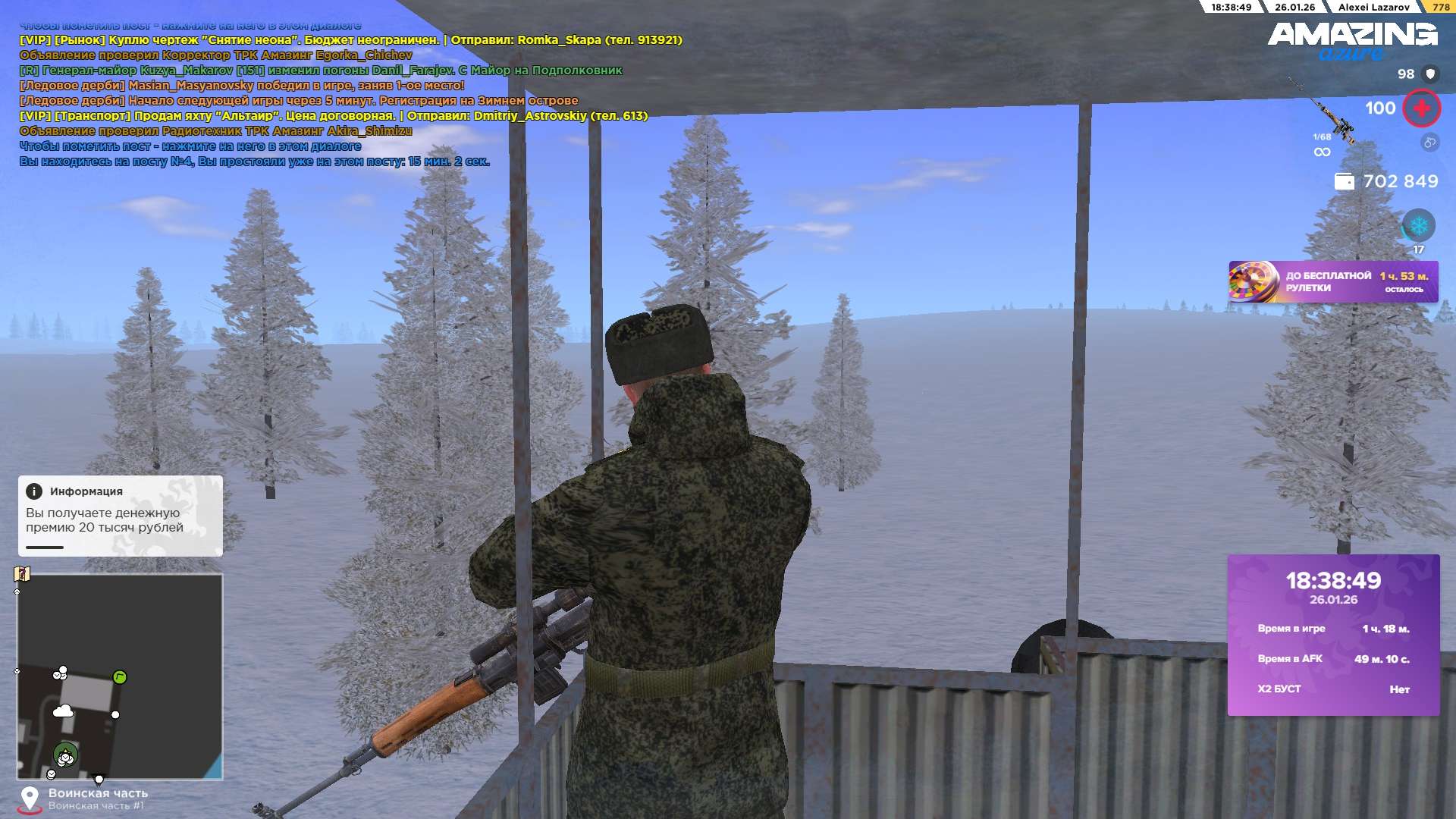Click the blue snowflake event icon
Screen dimensions: 1456x819
pos(1418,225)
